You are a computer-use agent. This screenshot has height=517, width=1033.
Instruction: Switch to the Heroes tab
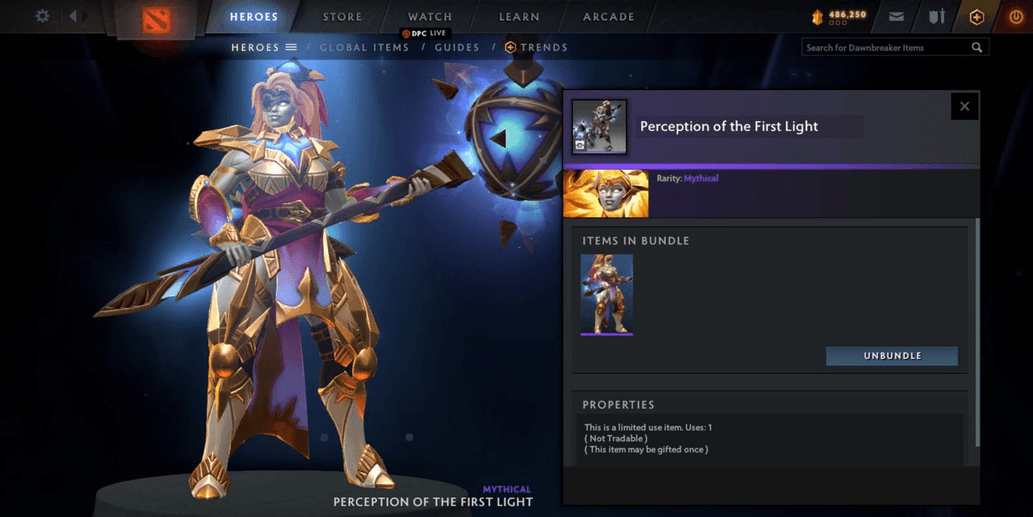(x=254, y=17)
